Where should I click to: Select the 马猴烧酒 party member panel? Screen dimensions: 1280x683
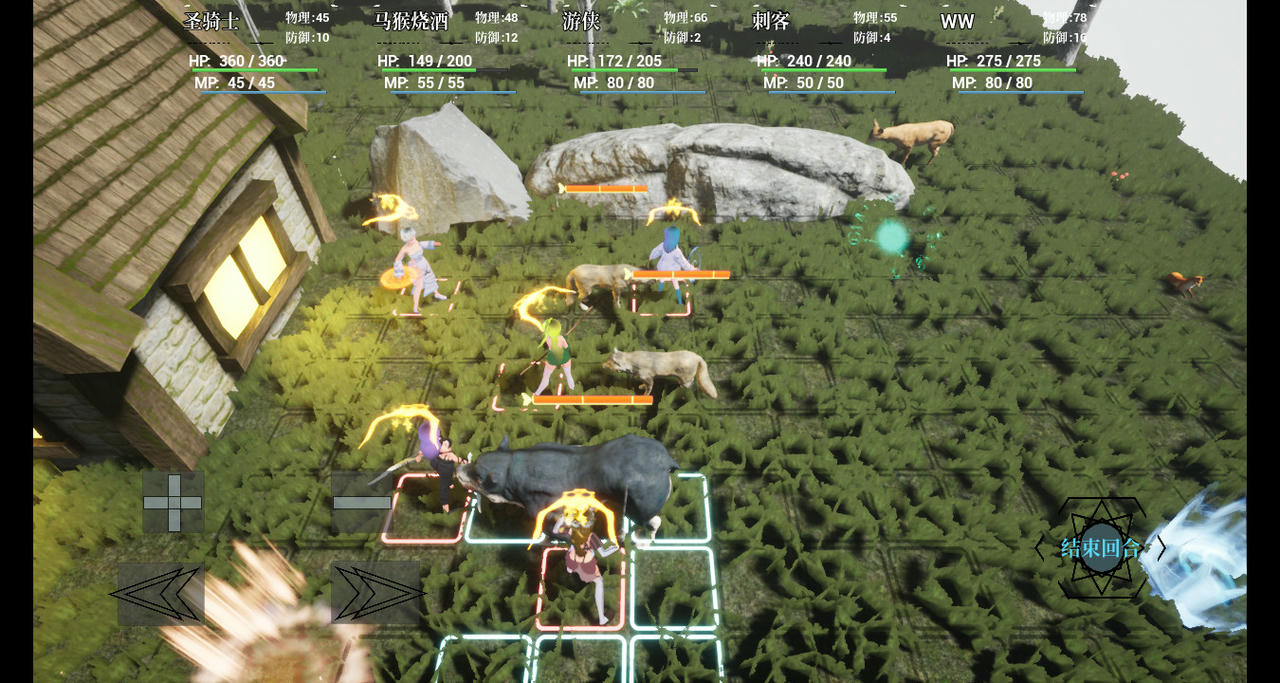pyautogui.click(x=447, y=50)
